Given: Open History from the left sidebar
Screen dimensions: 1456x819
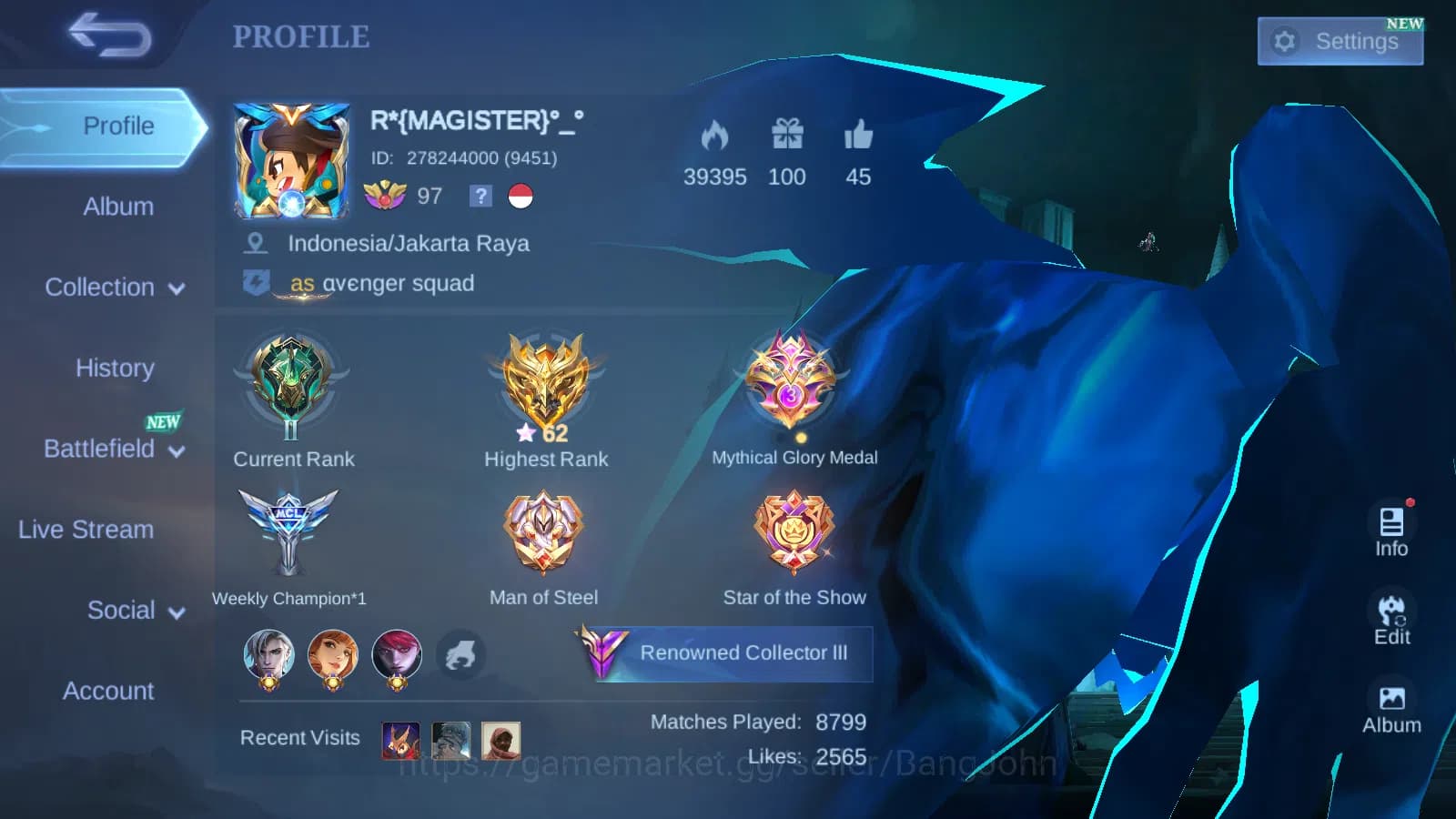Looking at the screenshot, I should point(115,368).
